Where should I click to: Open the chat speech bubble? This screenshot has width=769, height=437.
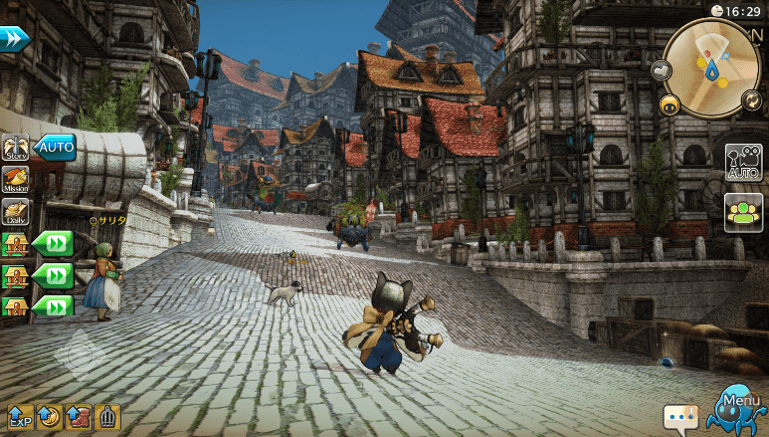click(x=681, y=415)
